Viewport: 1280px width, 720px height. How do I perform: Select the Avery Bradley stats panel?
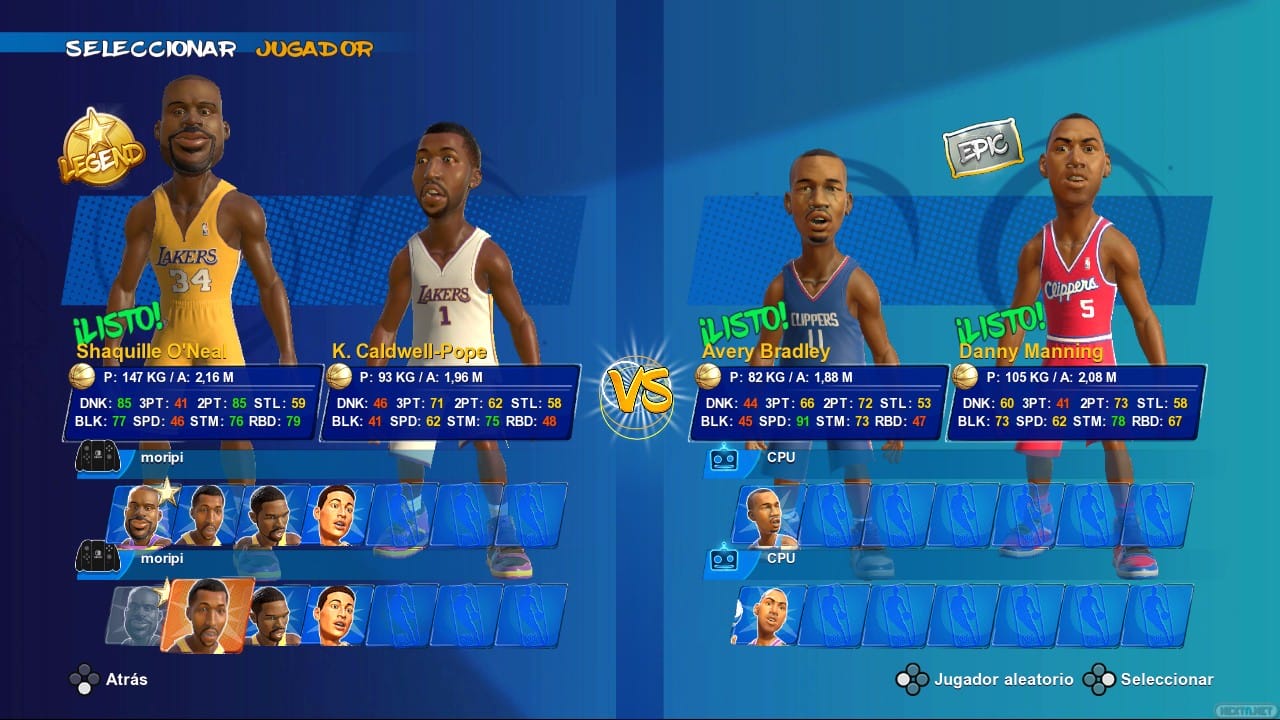click(x=818, y=402)
